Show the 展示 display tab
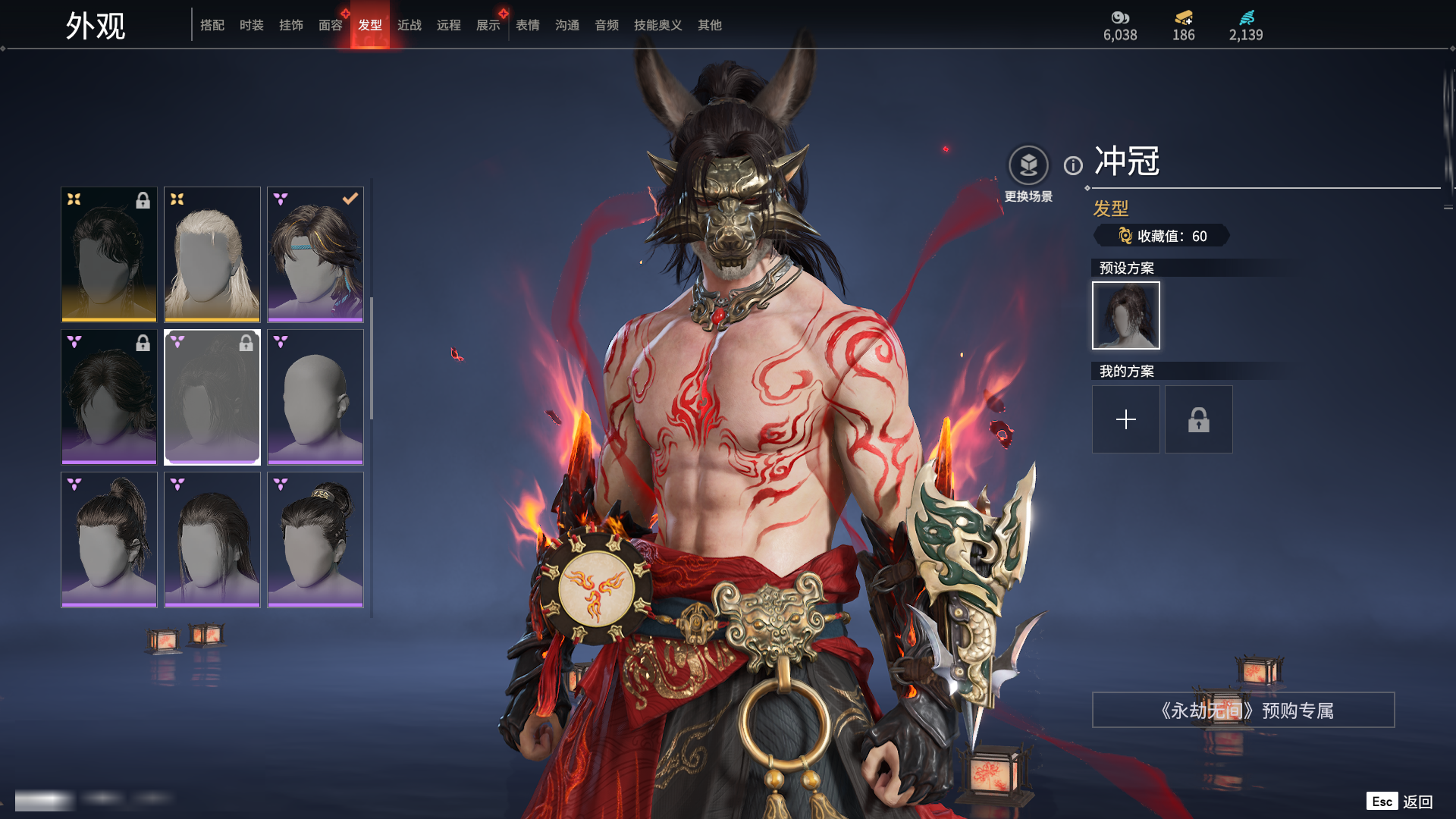1456x819 pixels. 488,25
